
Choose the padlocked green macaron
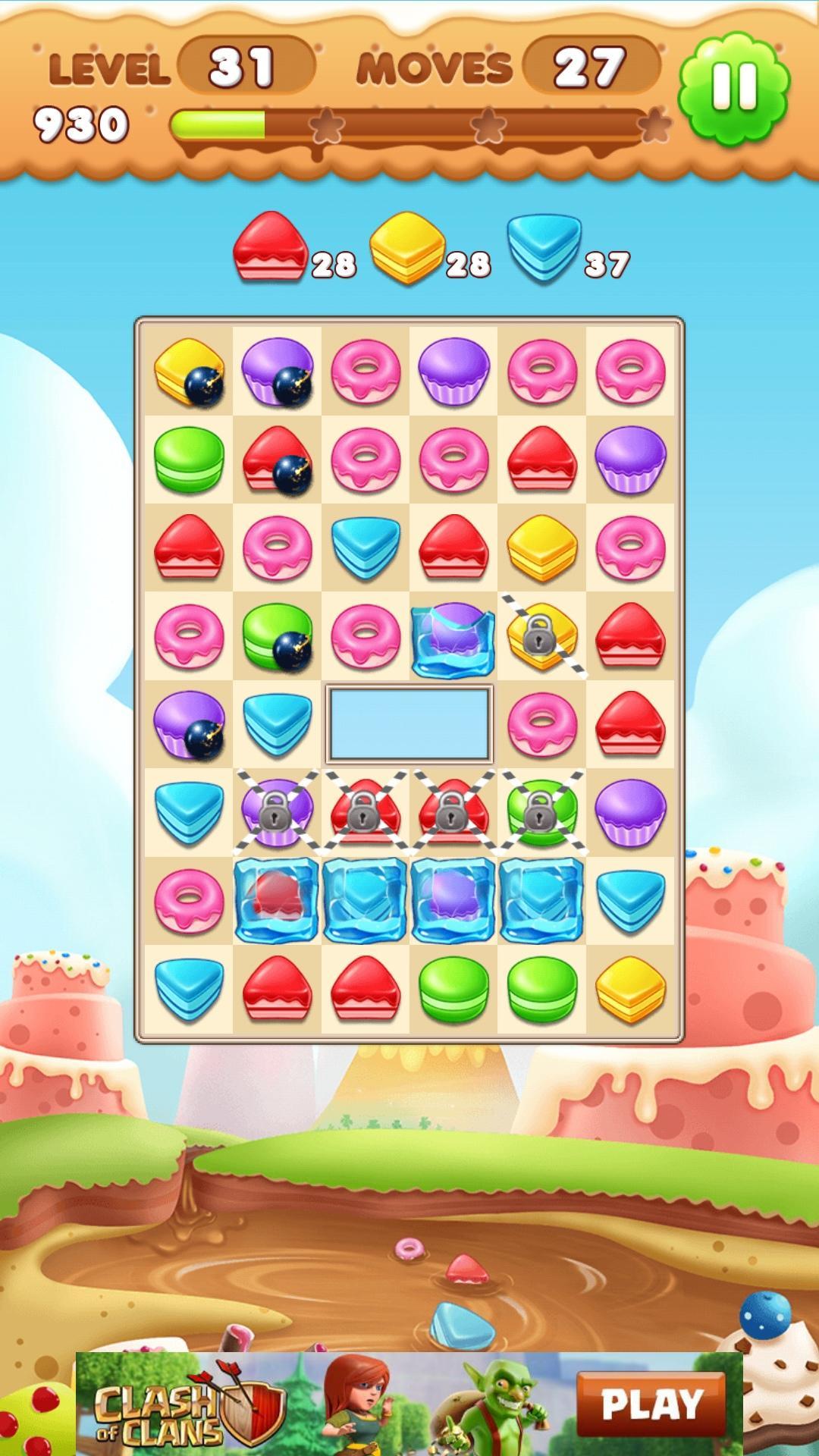pos(541,811)
